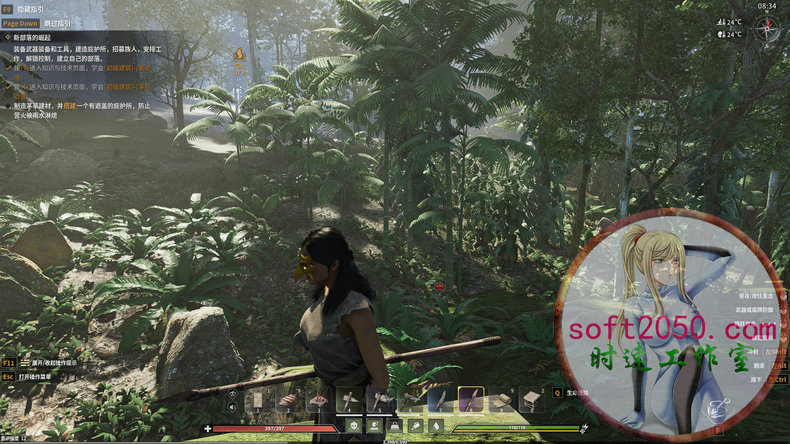The height and width of the screenshot is (444, 790).
Task: Select the pickaxe in hotbar slot 6
Action: [x=410, y=400]
